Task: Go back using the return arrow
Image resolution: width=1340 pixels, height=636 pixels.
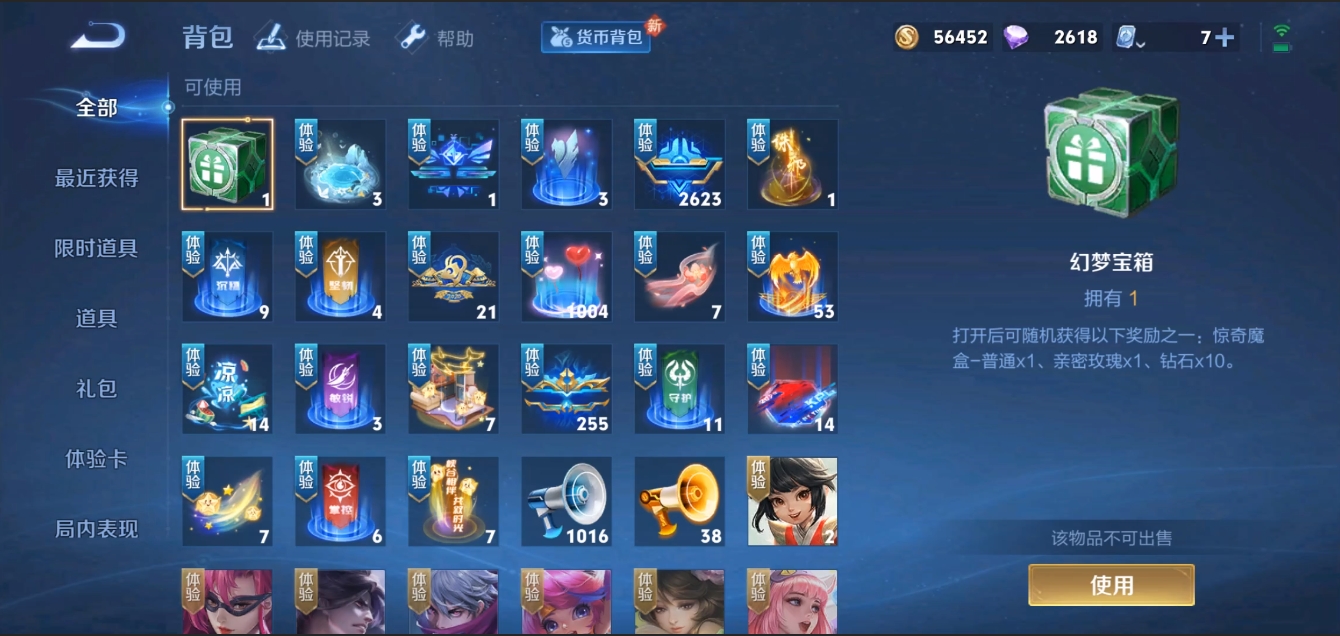Action: [x=98, y=37]
